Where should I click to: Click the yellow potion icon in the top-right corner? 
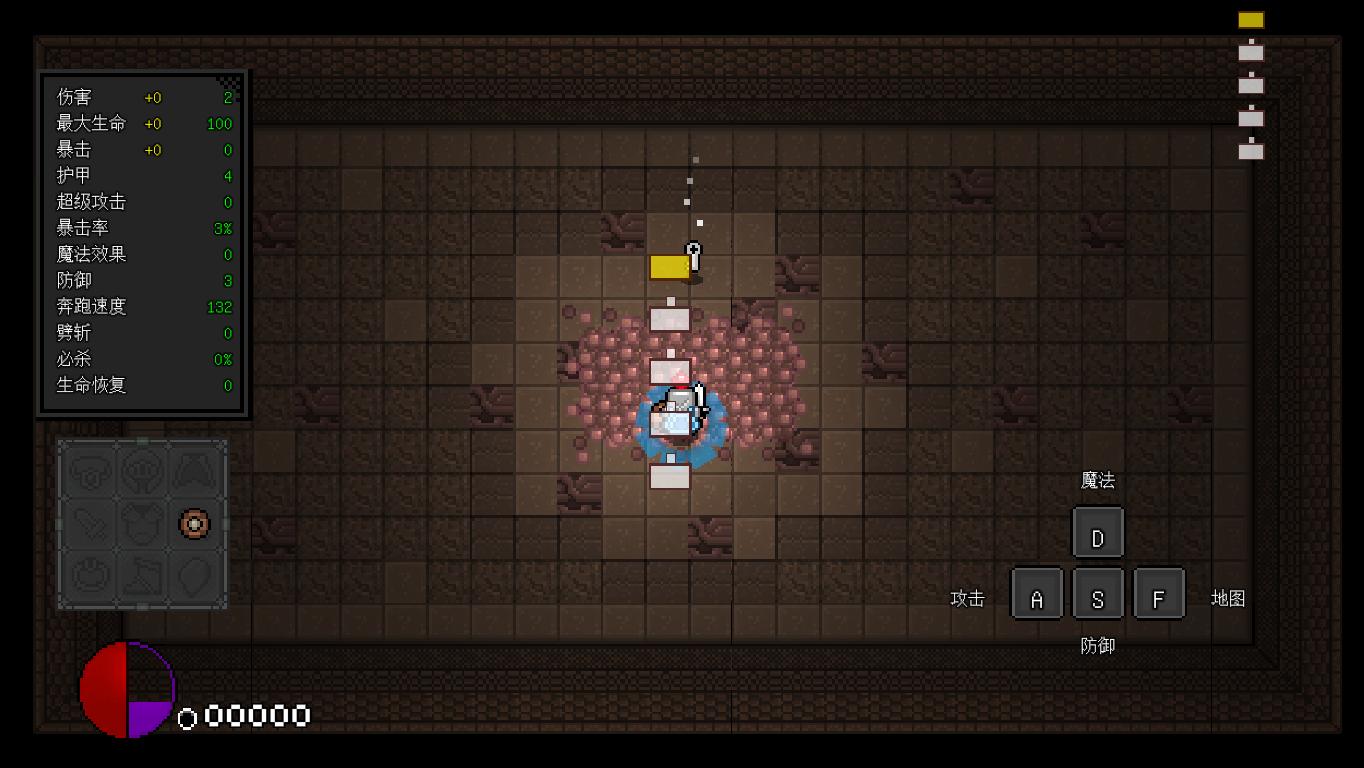(x=1249, y=20)
